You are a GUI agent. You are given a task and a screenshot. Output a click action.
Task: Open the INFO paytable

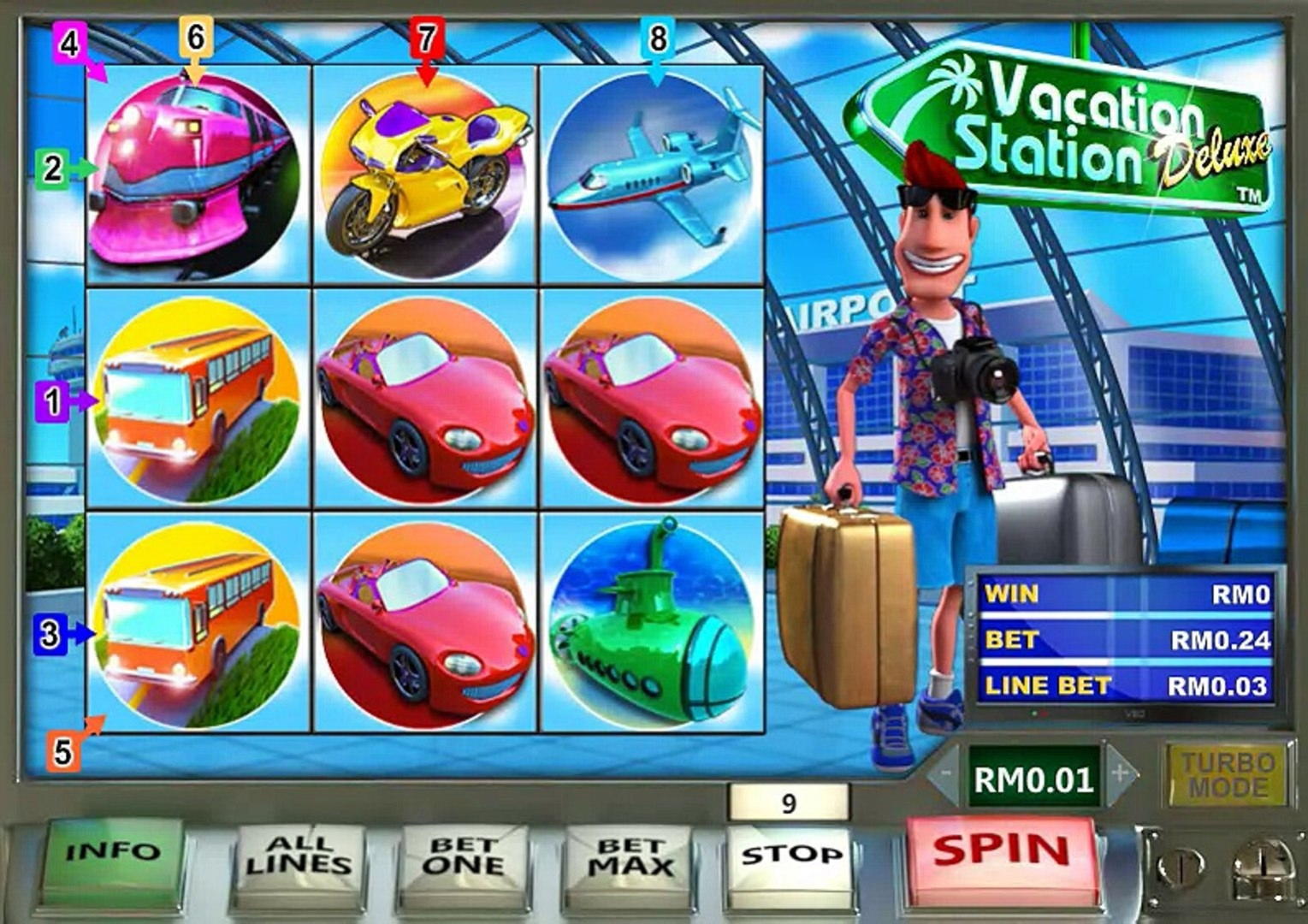113,852
